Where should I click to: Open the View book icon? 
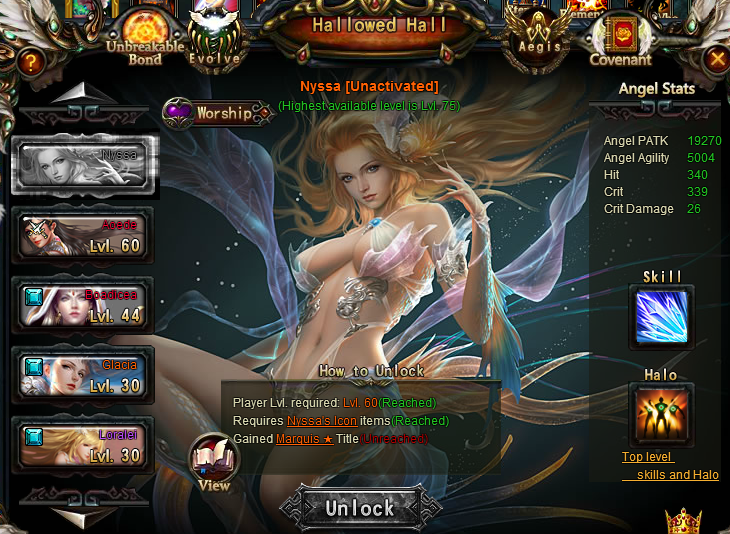[x=214, y=462]
